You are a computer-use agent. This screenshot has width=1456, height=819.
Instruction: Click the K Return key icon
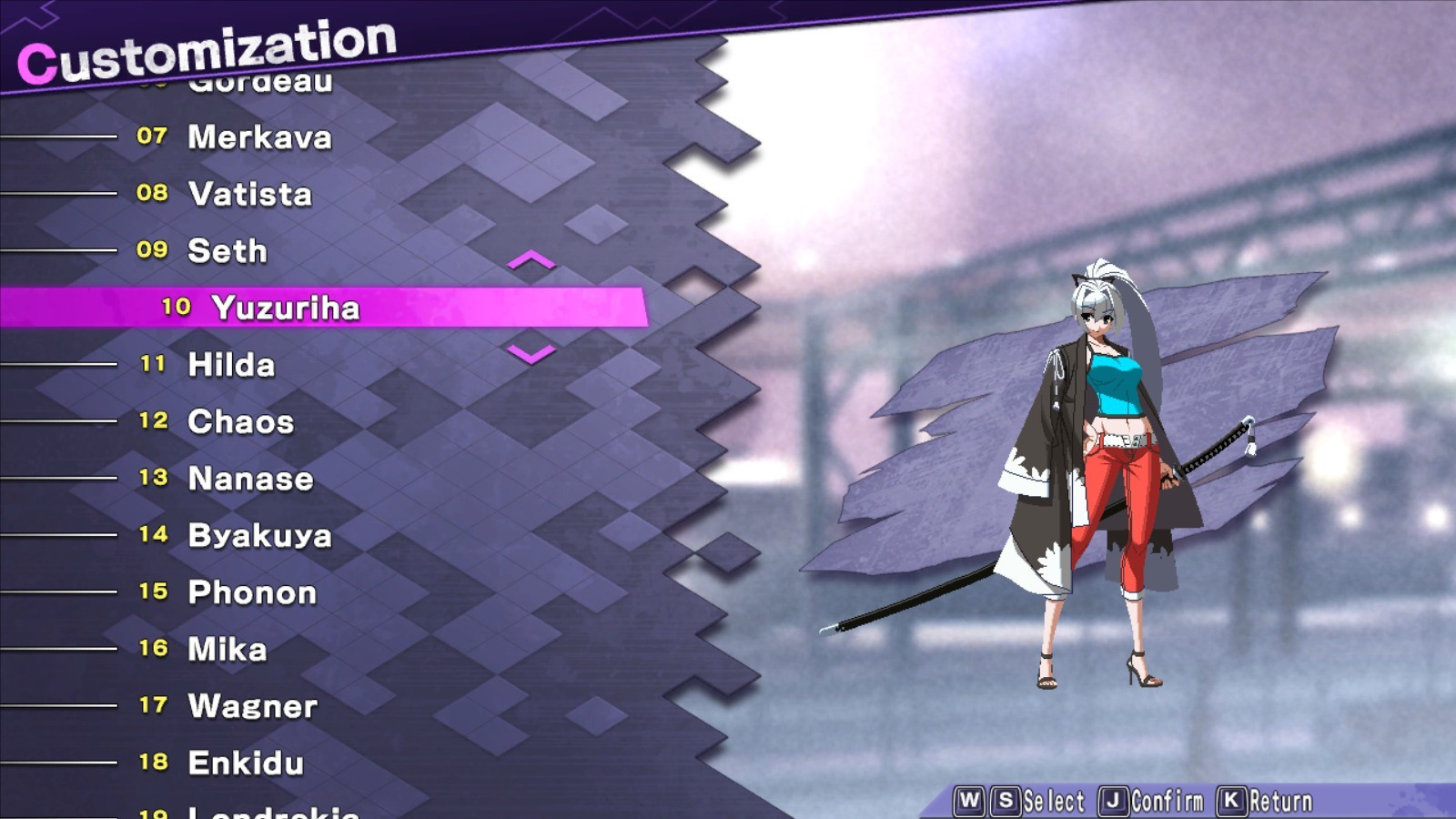tap(1231, 799)
